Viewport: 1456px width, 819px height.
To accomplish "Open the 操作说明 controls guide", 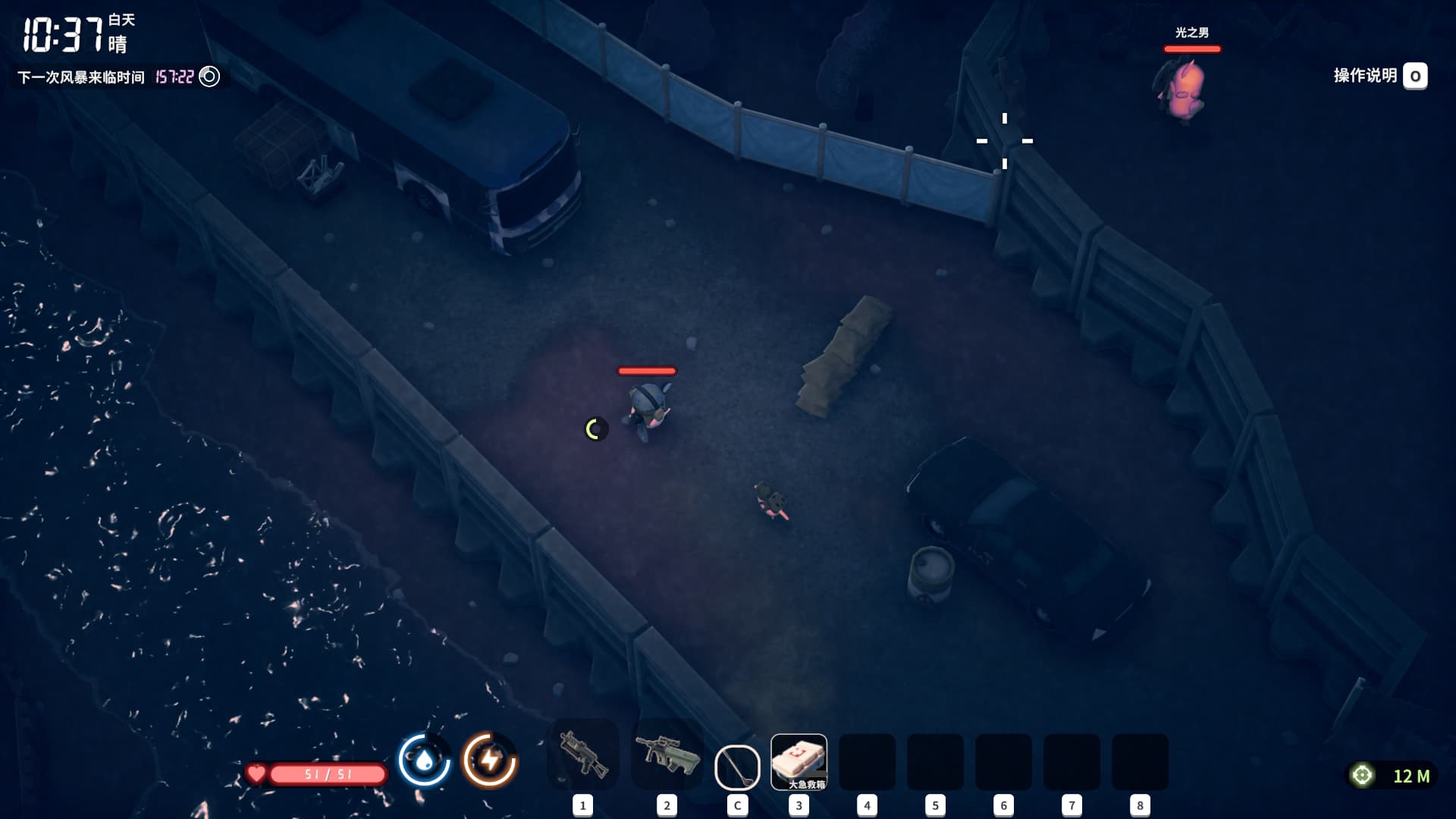I will click(1414, 76).
